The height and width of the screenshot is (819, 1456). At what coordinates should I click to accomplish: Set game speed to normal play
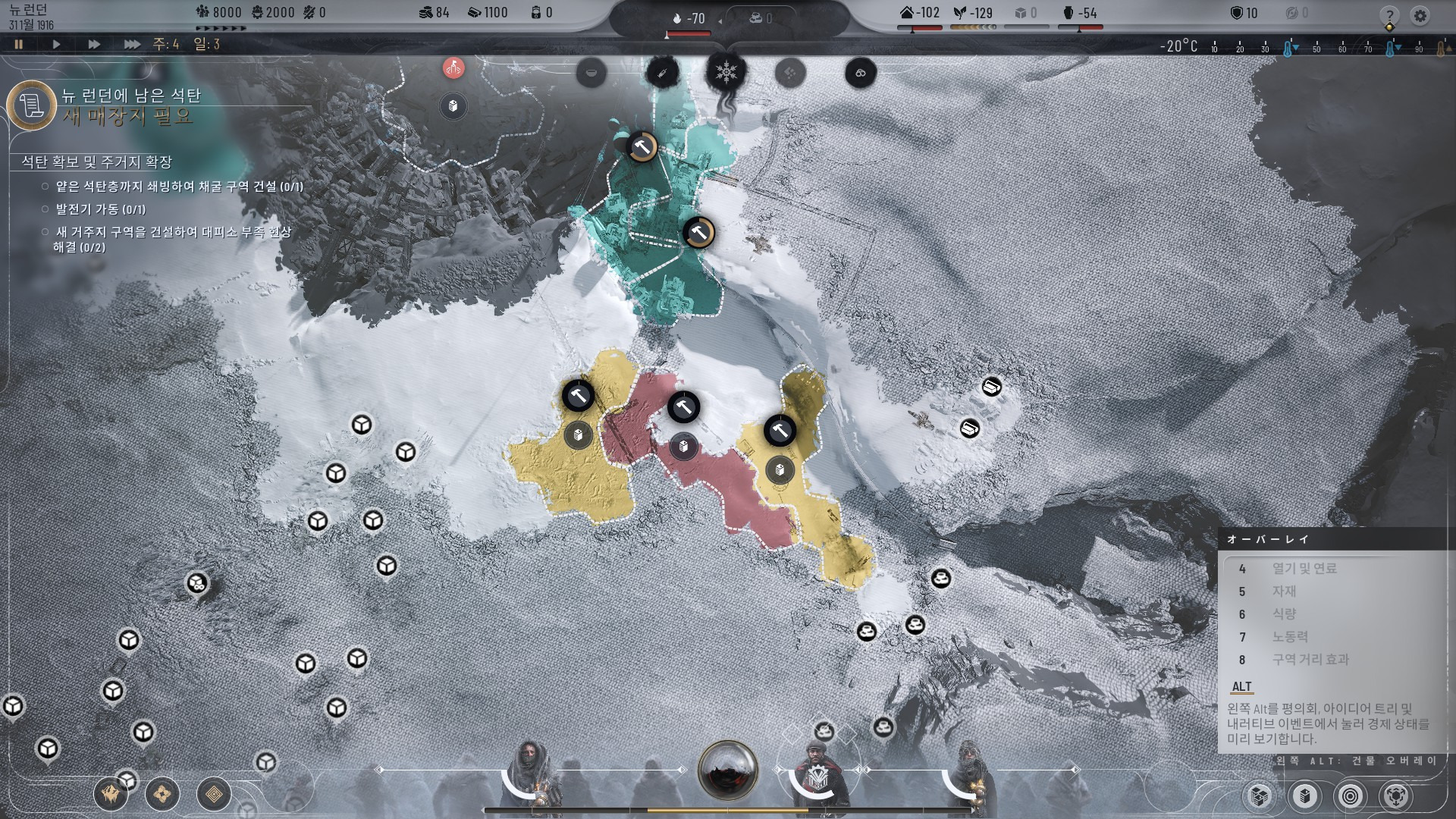pos(56,44)
